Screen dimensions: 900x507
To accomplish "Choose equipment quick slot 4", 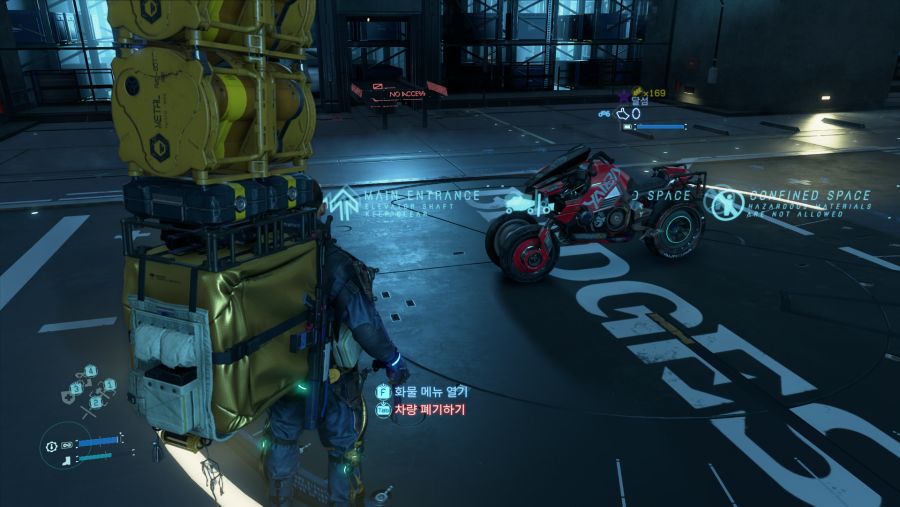I will coord(90,373).
